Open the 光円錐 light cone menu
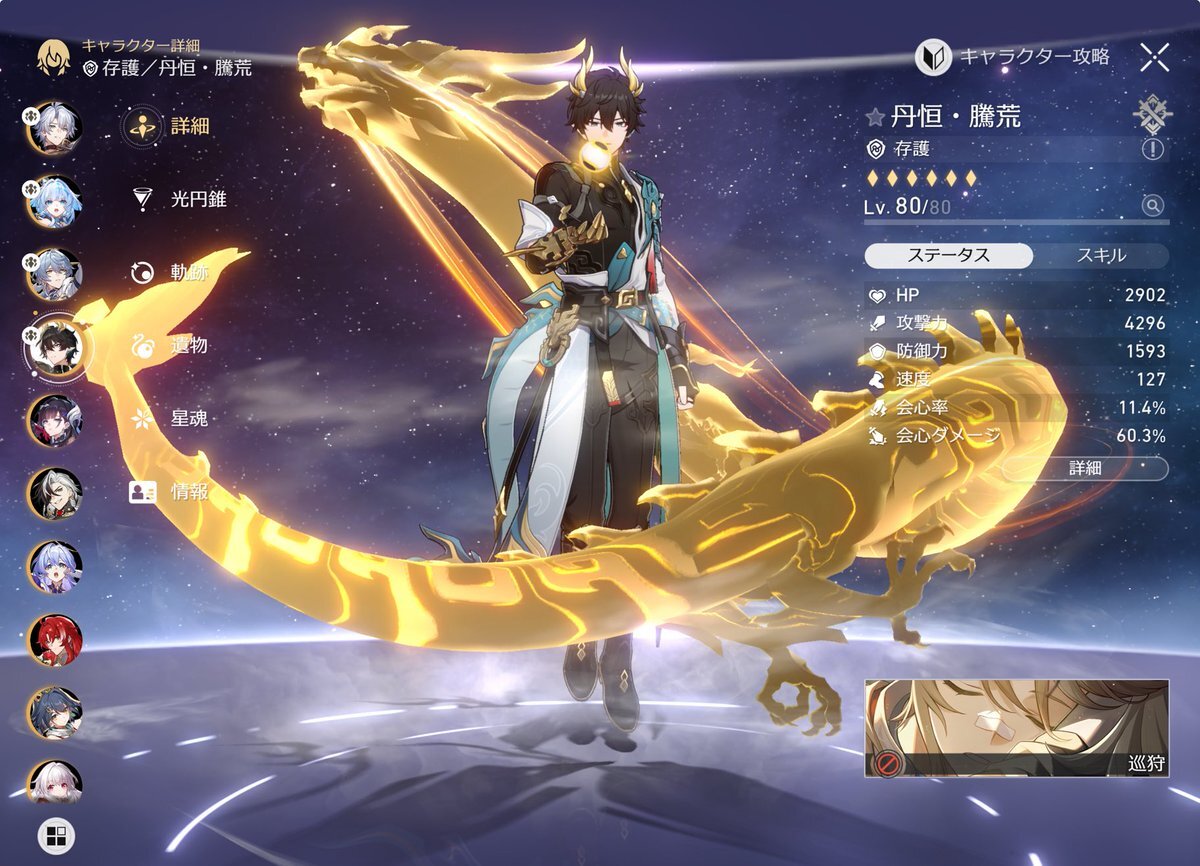1200x866 pixels. point(180,199)
